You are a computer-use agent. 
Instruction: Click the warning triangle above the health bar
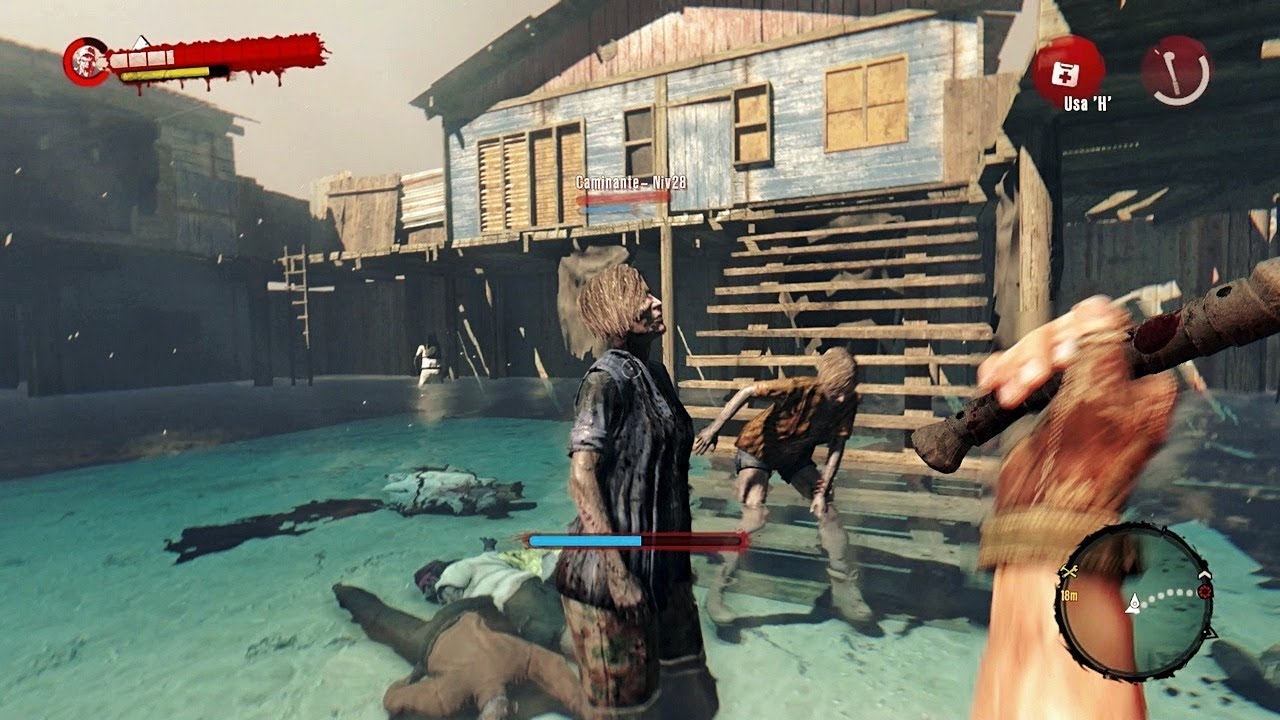[141, 42]
